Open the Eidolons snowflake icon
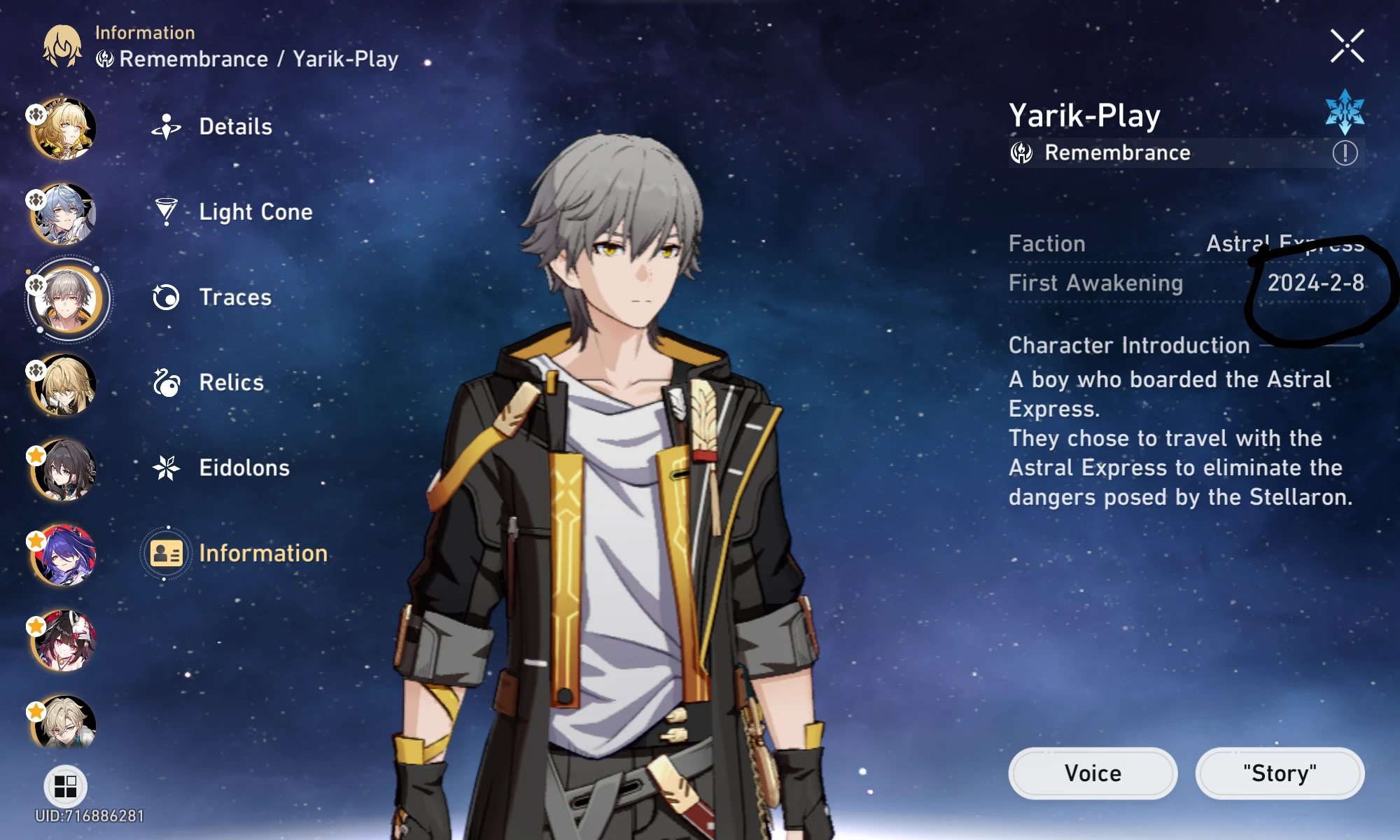 point(165,468)
